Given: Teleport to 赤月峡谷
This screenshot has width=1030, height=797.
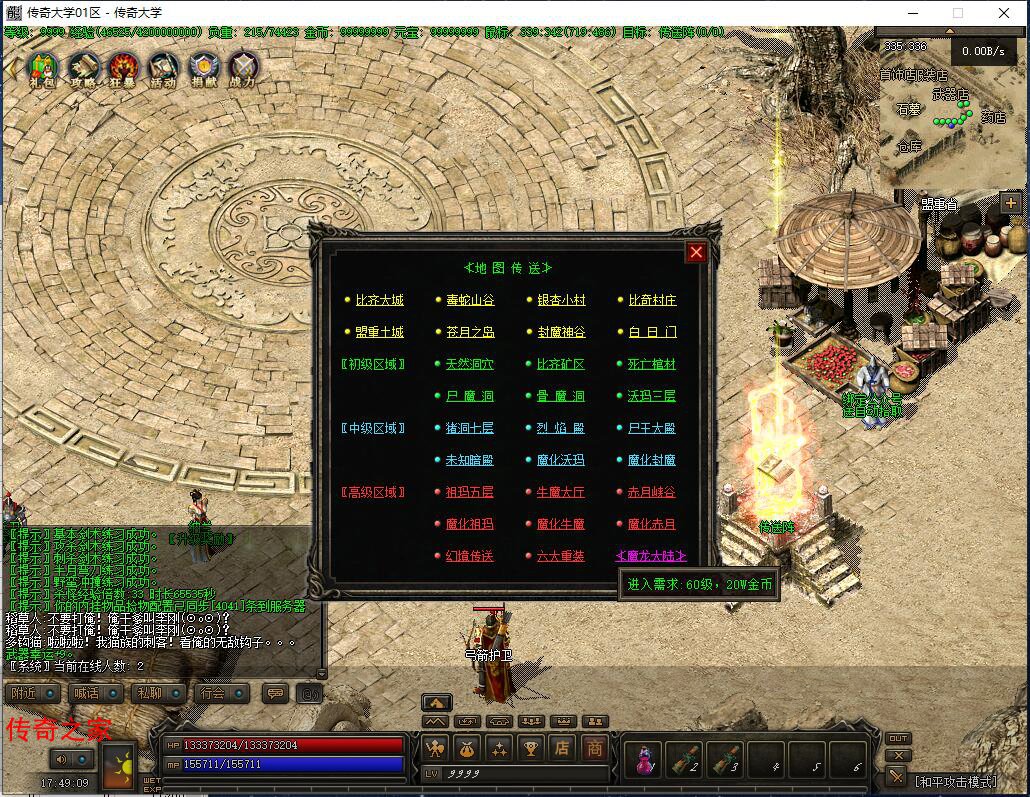Looking at the screenshot, I should click(652, 492).
